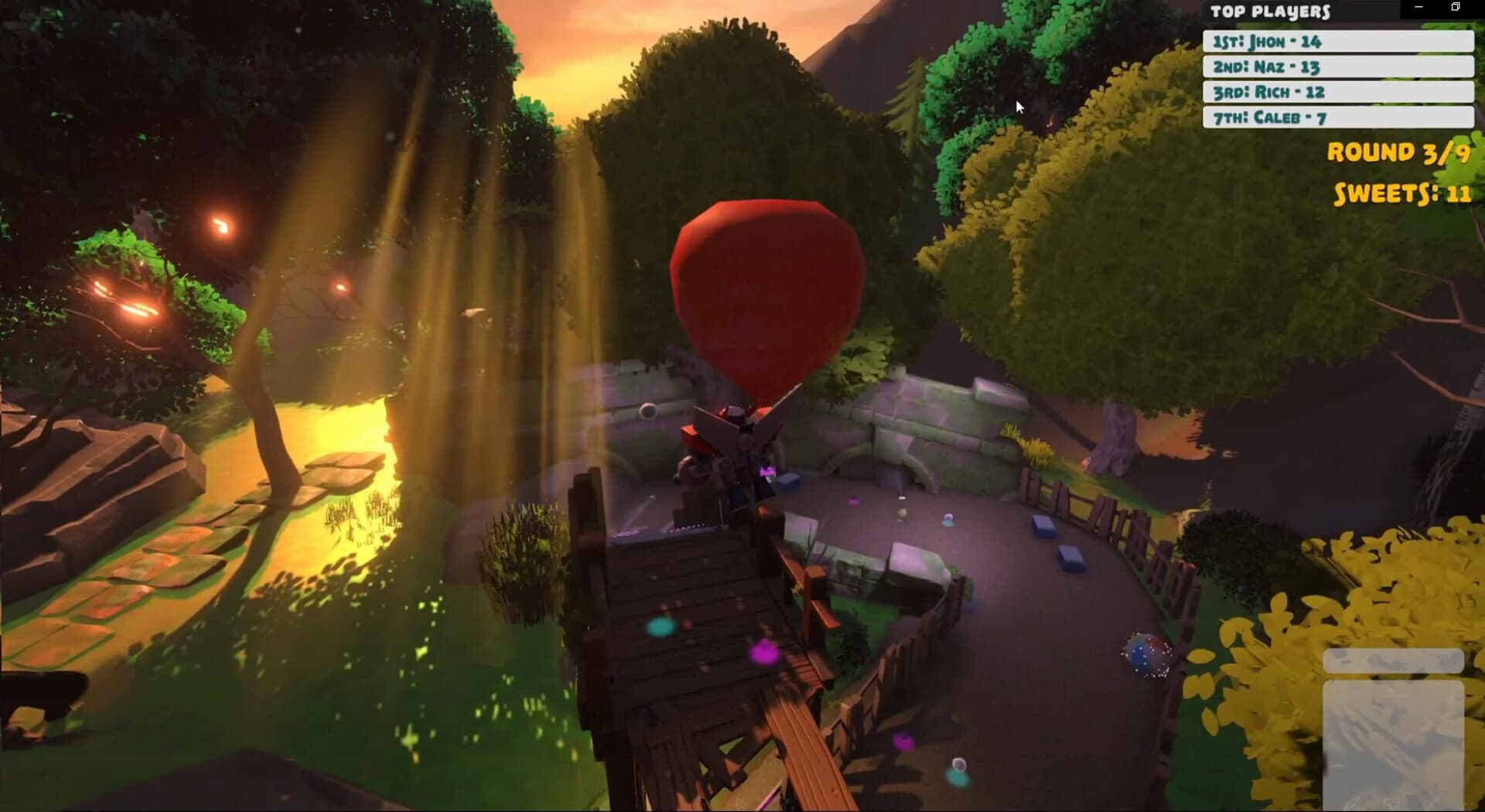Click the restore window button top-right
The height and width of the screenshot is (812, 1485).
coord(1456,6)
